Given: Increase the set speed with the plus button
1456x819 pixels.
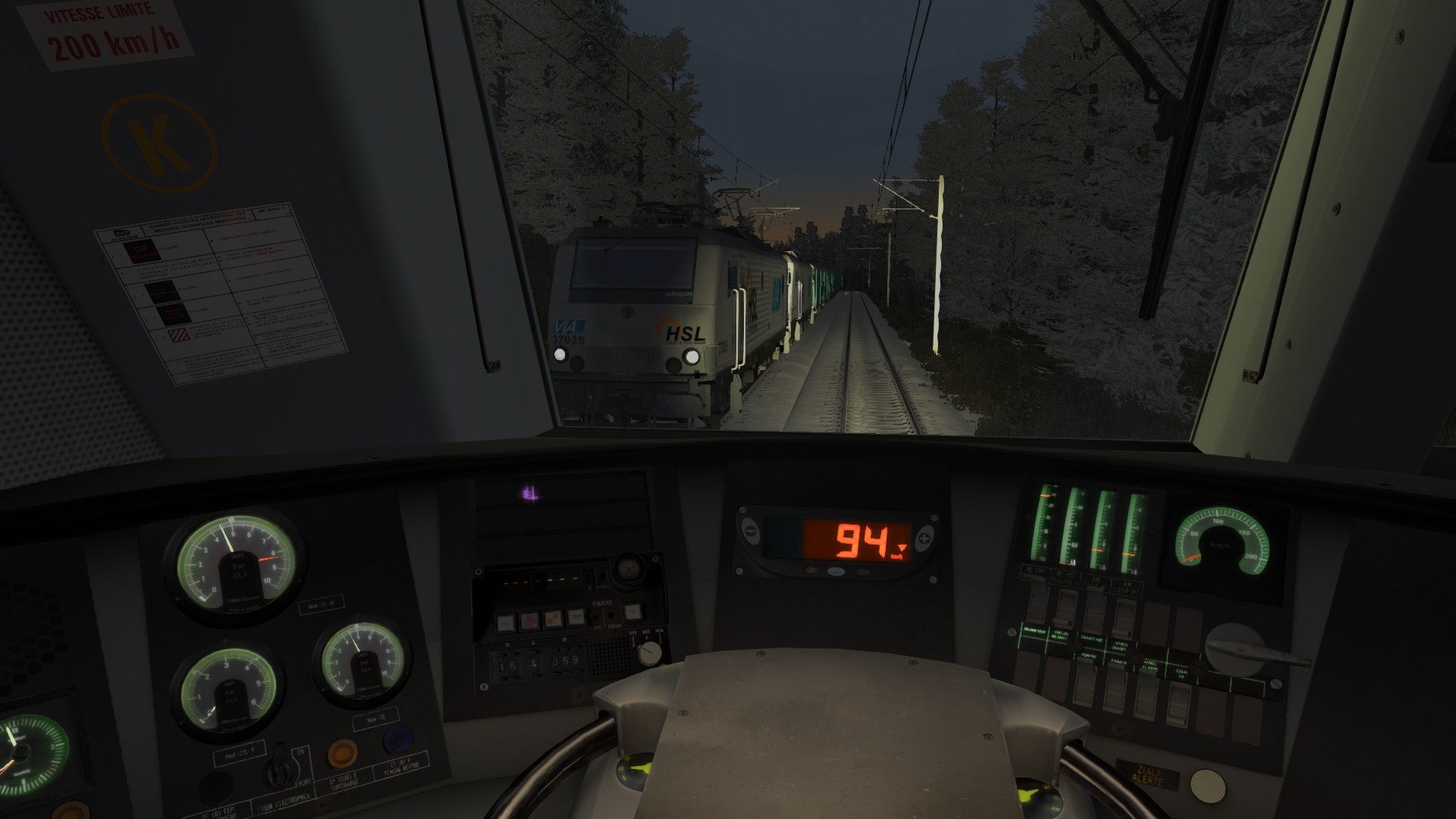Looking at the screenshot, I should (x=924, y=539).
